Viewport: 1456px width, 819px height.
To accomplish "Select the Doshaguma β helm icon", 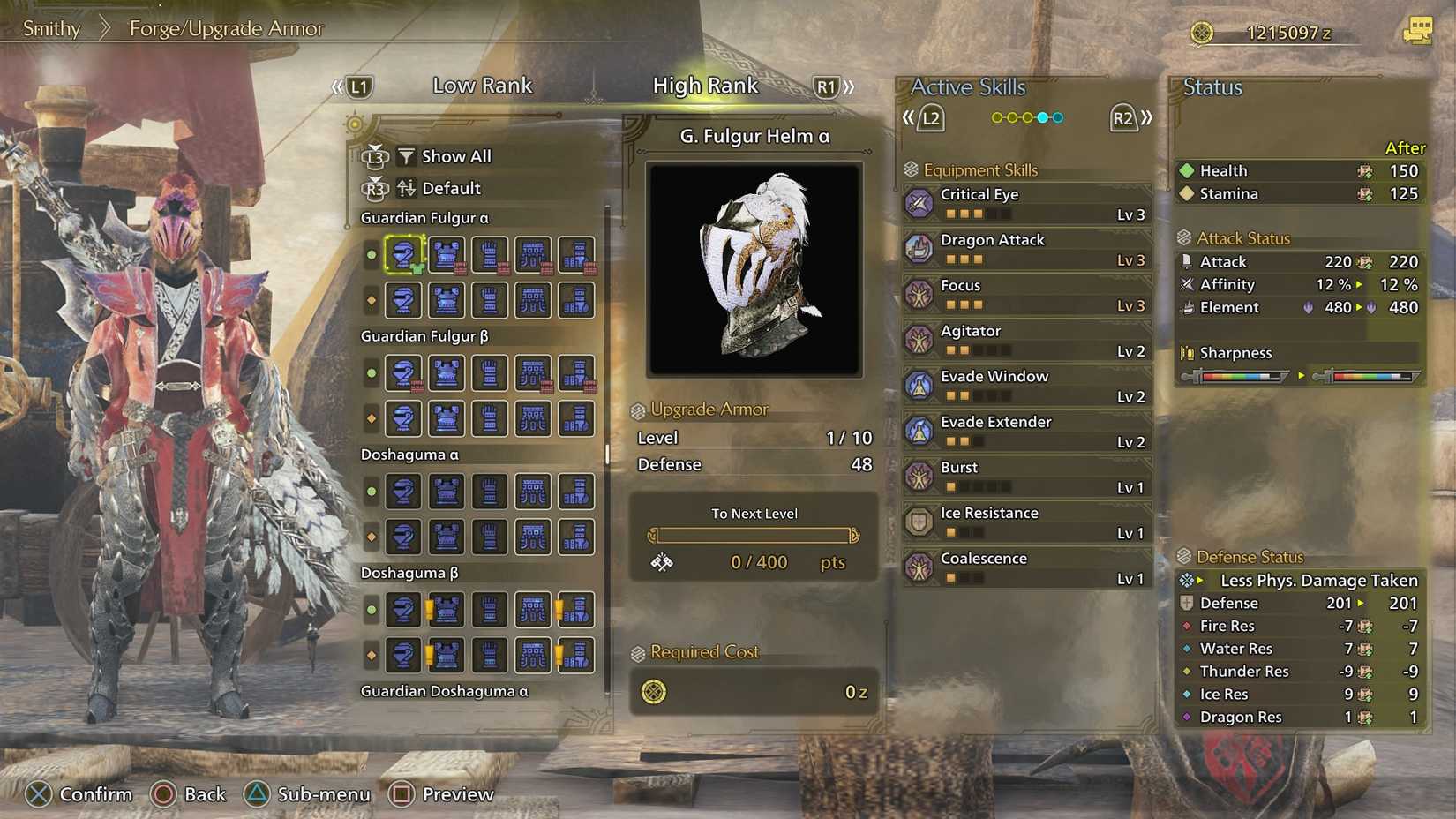I will coord(403,609).
